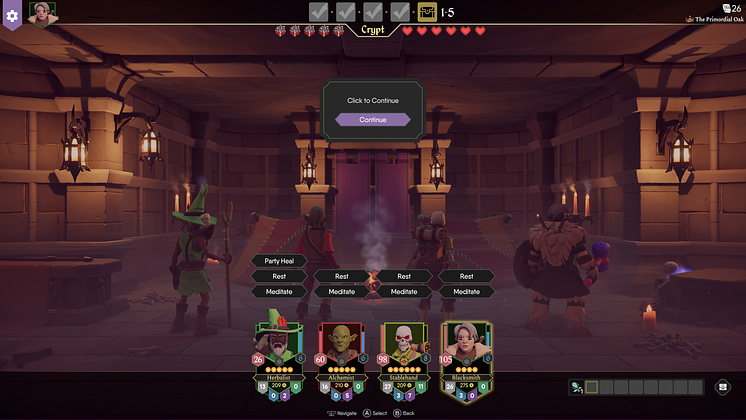This screenshot has height=420, width=746.
Task: Select Meditate above the Blacksmith card
Action: 466,292
